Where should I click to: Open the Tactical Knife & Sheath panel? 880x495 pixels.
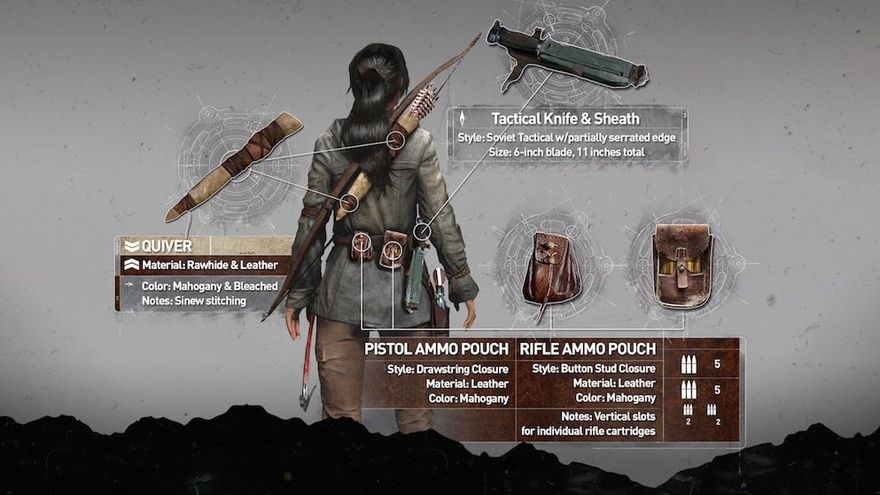(x=567, y=135)
